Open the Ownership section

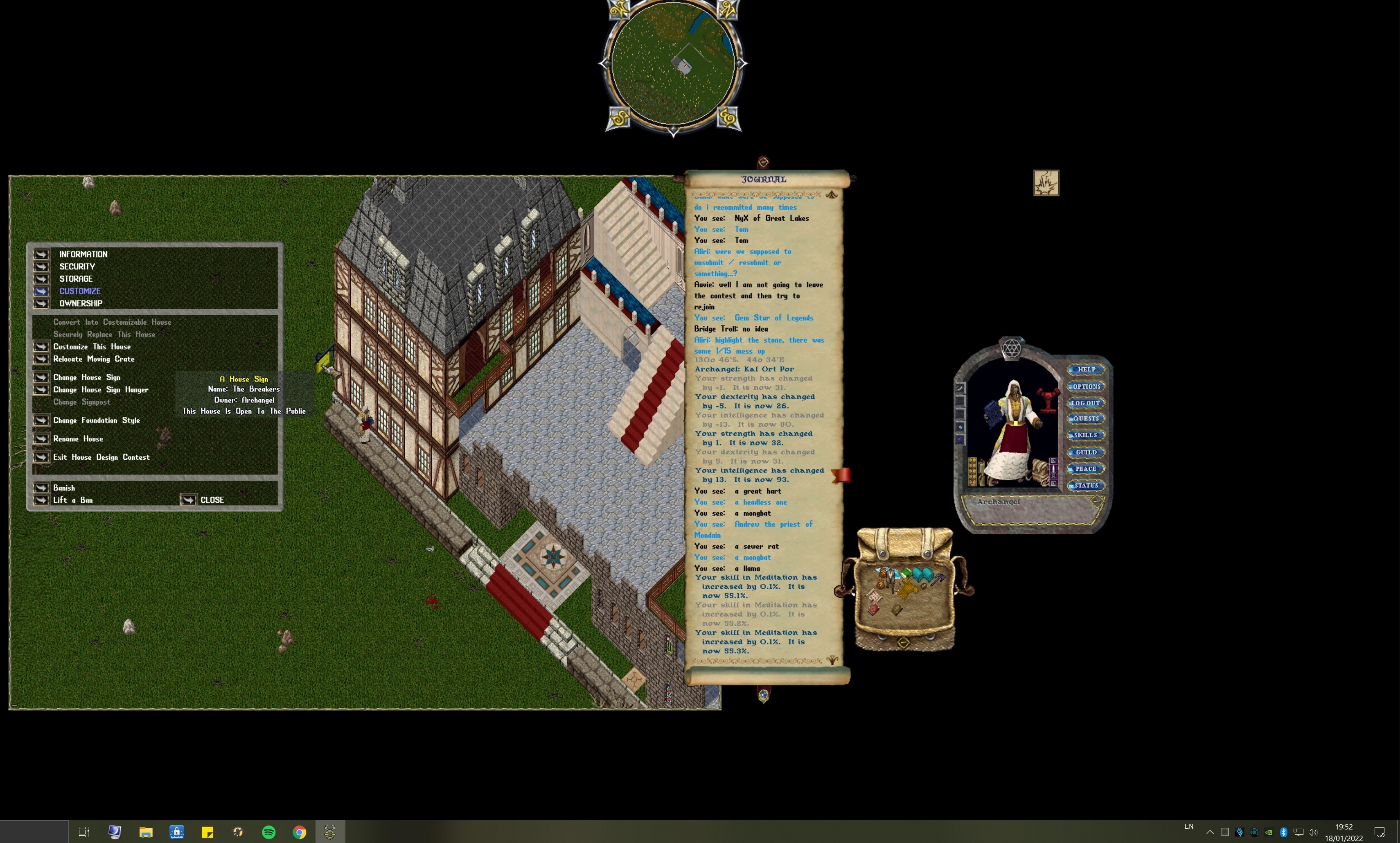41,303
